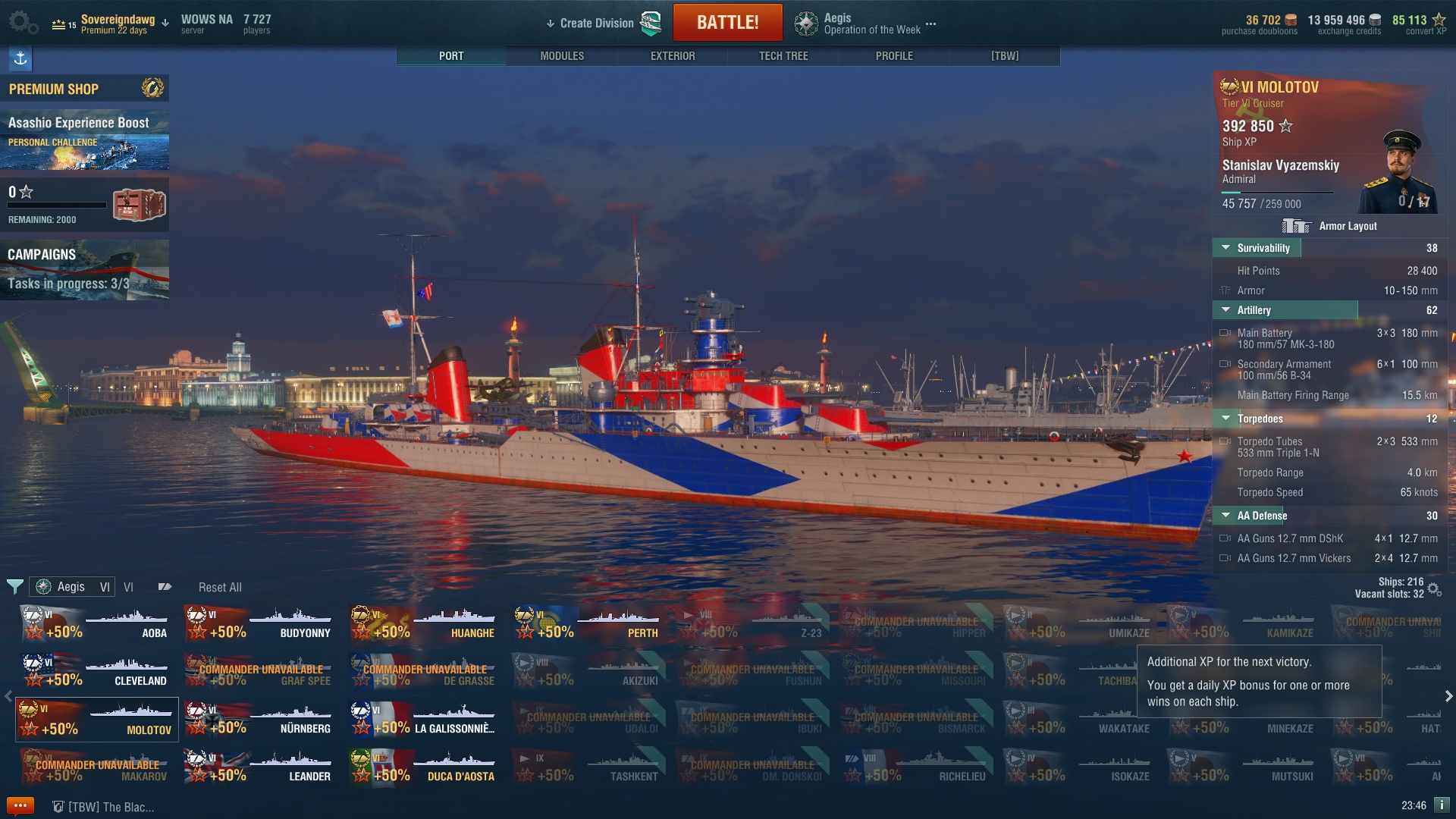Collapse the Torpedoes stats section
1456x819 pixels.
click(1225, 419)
